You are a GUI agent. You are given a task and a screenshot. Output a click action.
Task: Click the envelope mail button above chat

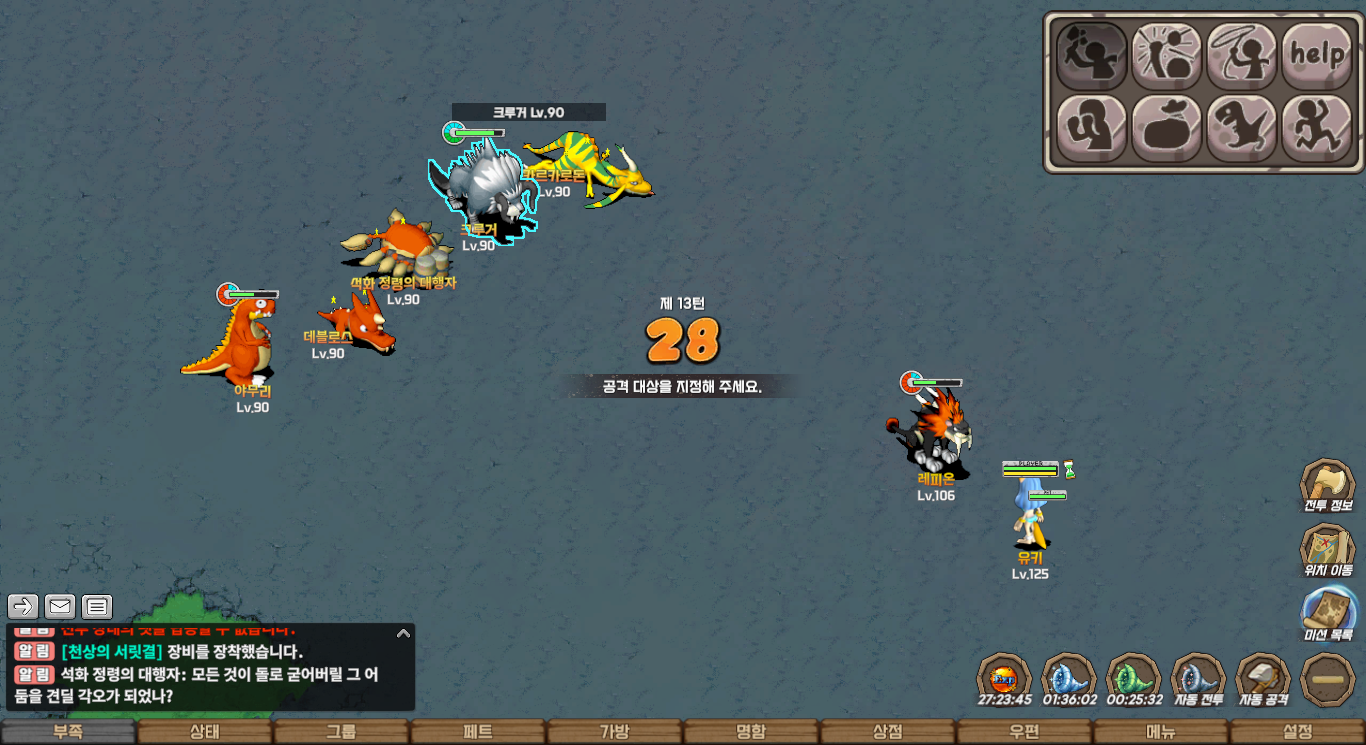point(60,606)
